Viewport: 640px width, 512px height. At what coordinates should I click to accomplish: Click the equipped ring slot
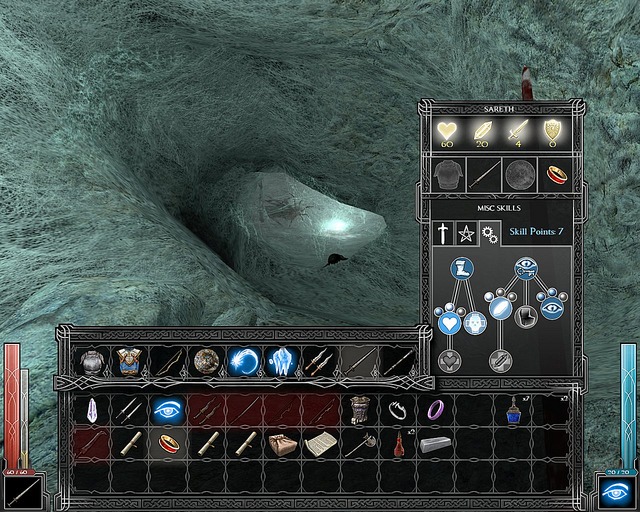pos(555,175)
